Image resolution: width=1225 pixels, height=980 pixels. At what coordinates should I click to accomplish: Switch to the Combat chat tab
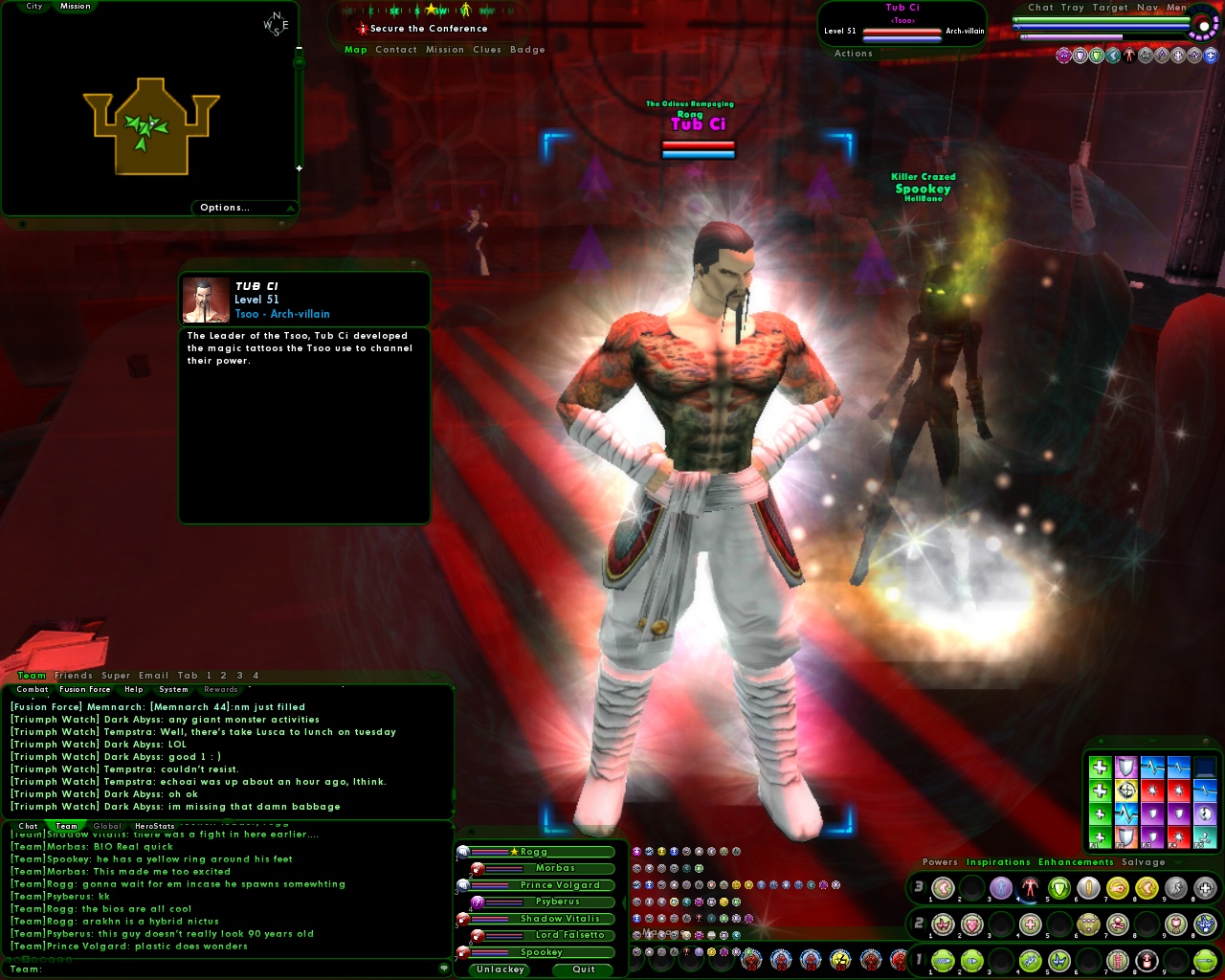click(32, 689)
